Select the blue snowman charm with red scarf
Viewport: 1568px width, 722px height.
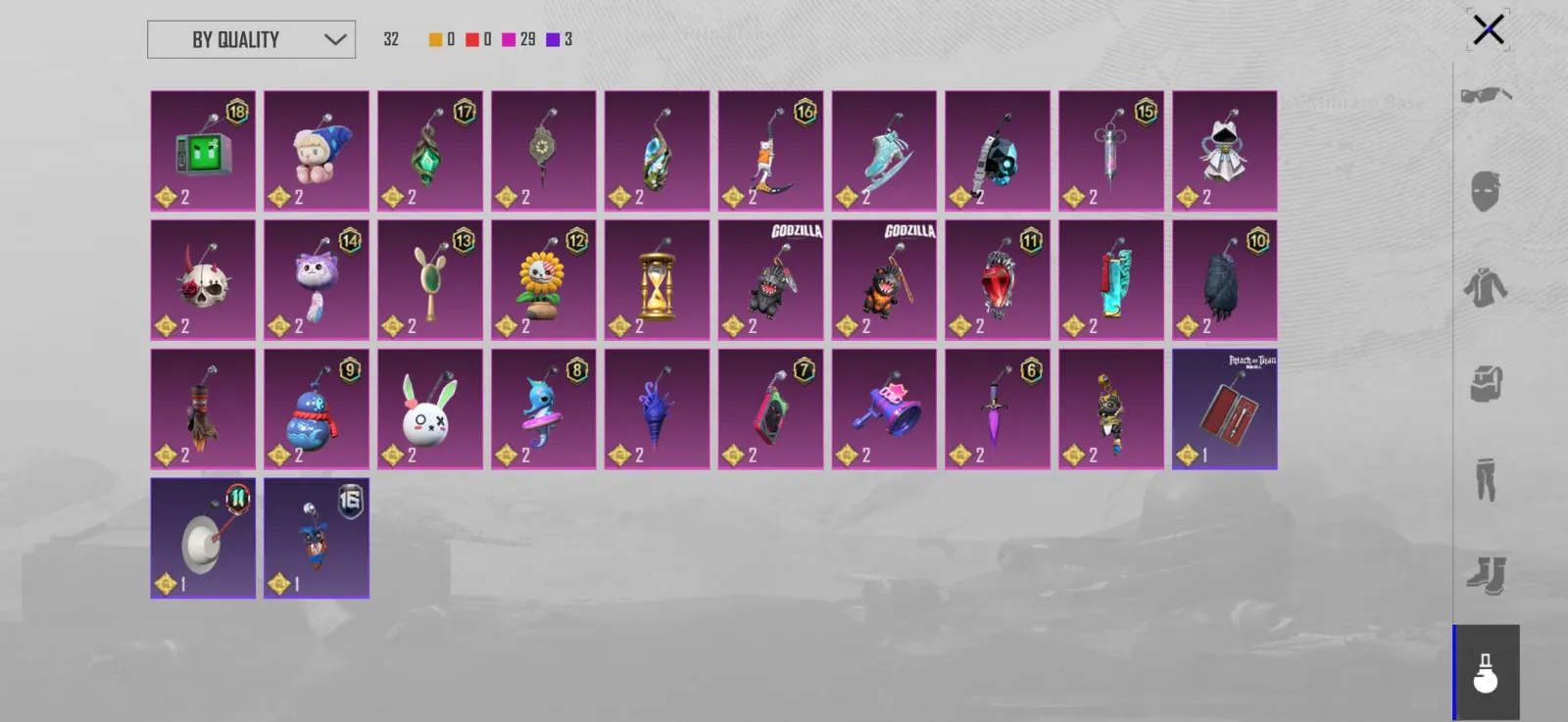(317, 409)
